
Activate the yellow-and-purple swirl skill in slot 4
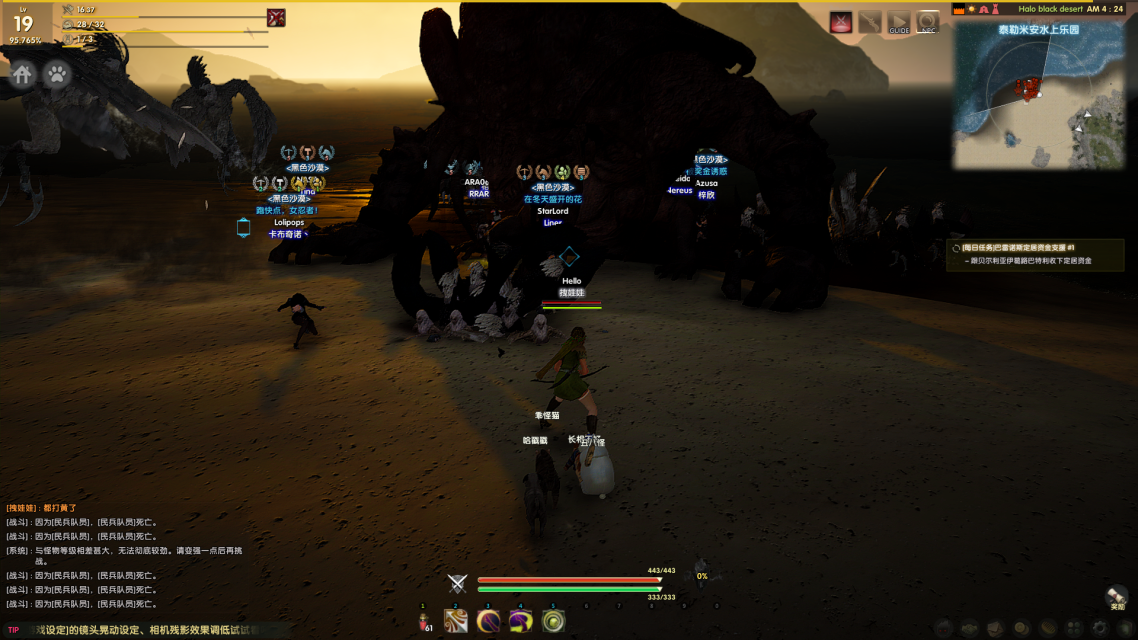coord(520,621)
